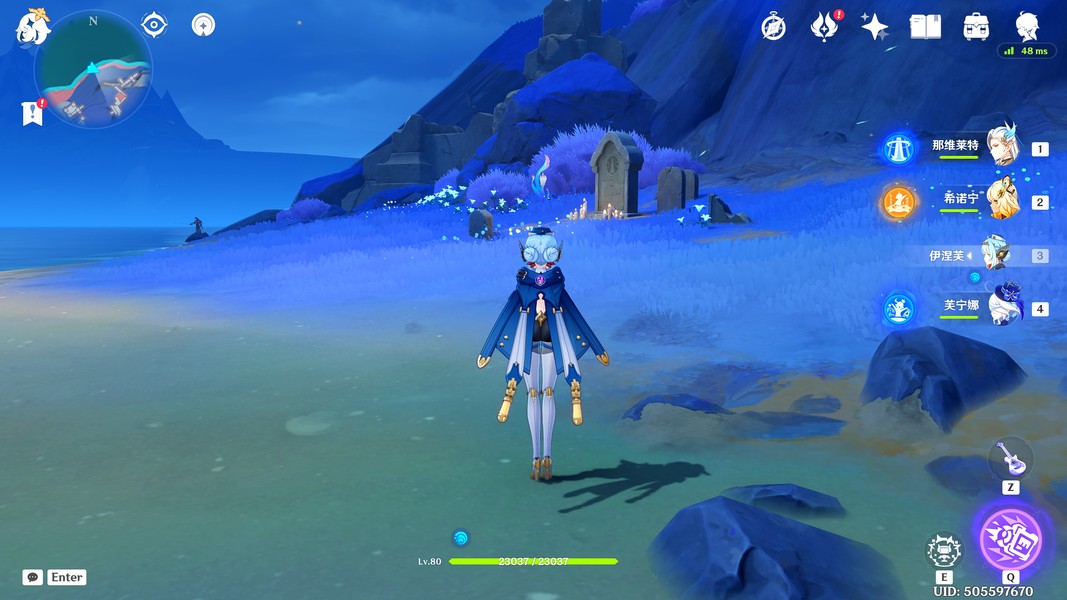Viewport: 1067px width, 600px height.
Task: Switch to party member 那维莱特
Action: point(1000,148)
